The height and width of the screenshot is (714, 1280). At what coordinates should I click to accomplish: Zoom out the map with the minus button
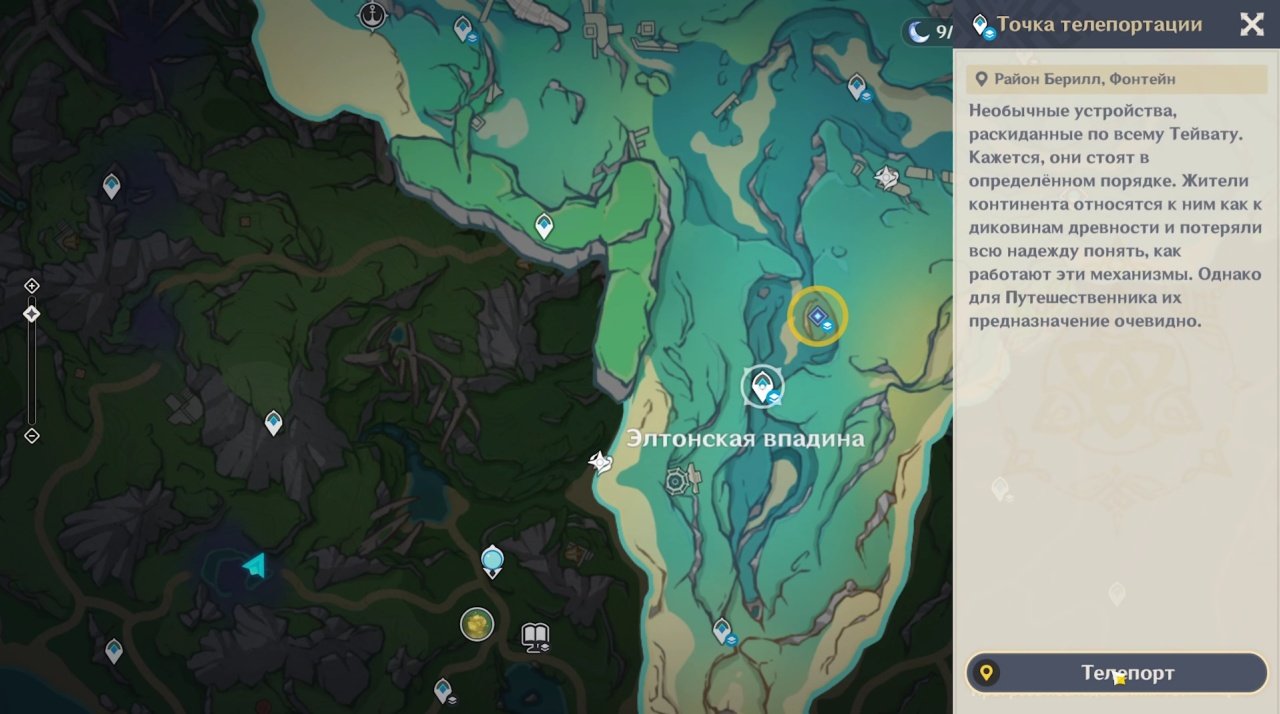click(32, 435)
